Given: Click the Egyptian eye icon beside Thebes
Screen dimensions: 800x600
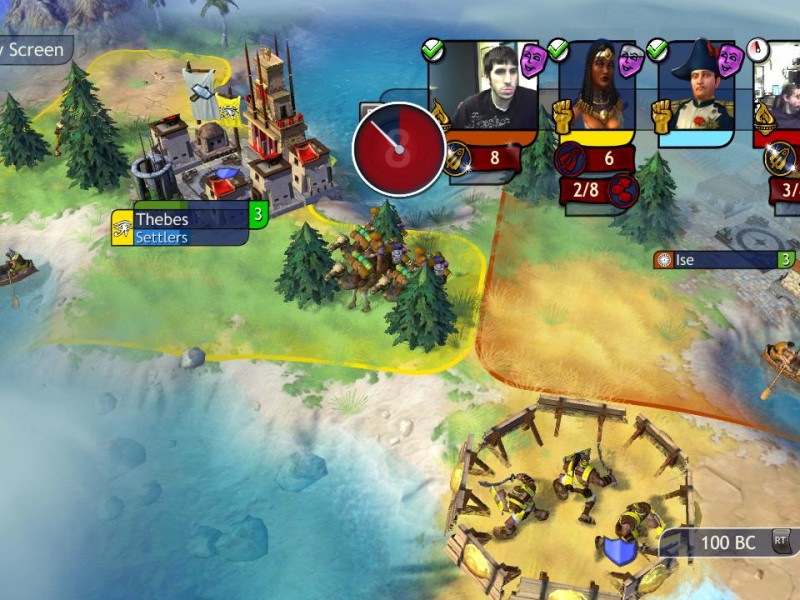Looking at the screenshot, I should (x=122, y=228).
